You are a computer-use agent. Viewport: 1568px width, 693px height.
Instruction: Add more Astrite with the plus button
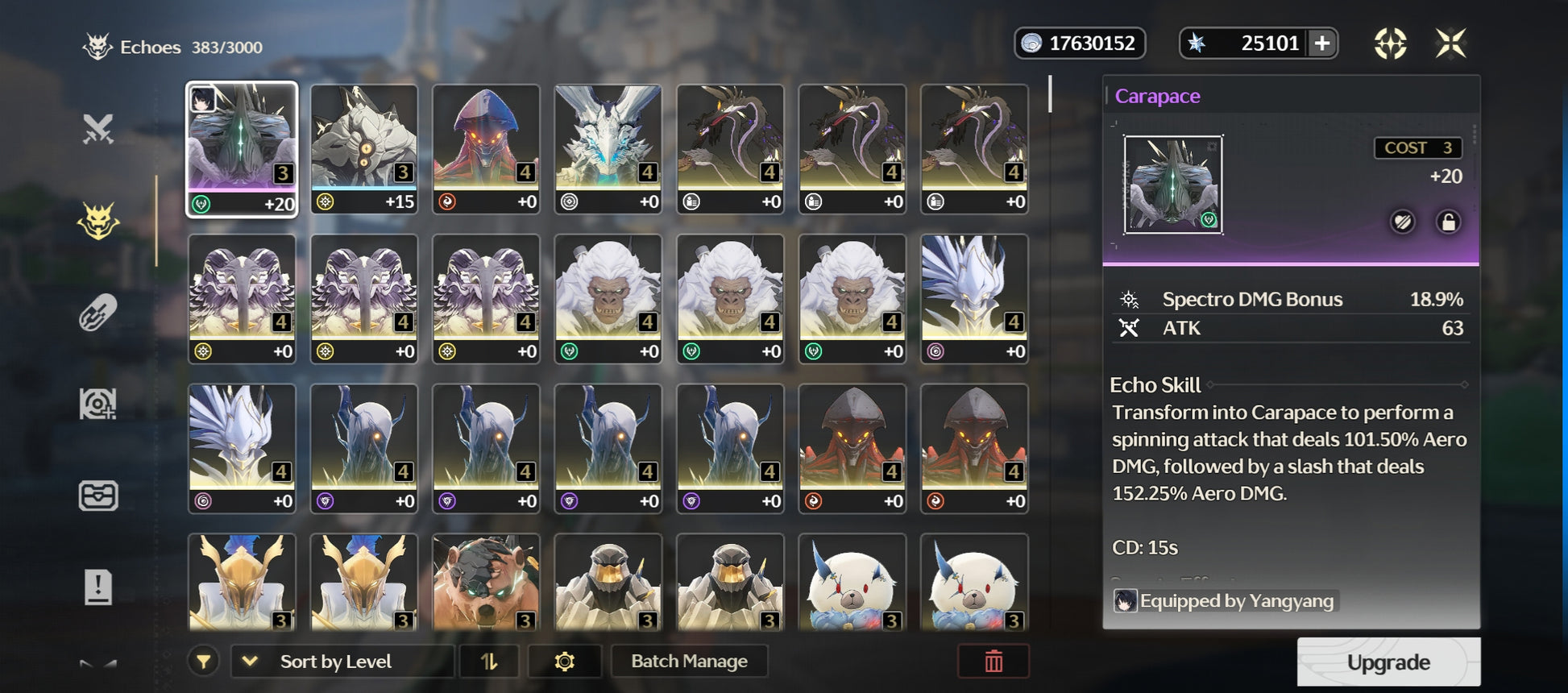[x=1322, y=44]
